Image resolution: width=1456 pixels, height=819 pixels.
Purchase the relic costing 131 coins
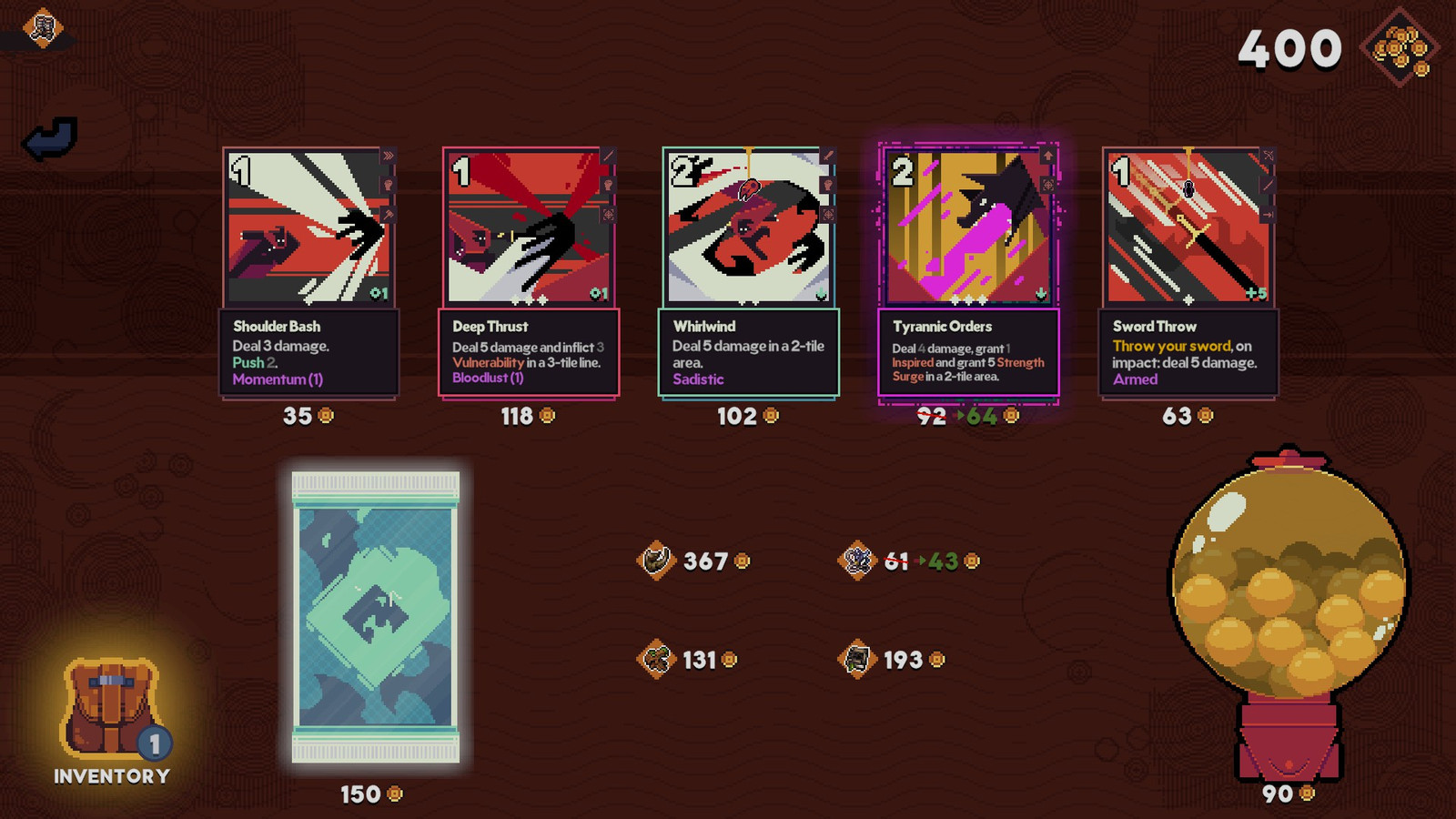tap(656, 659)
